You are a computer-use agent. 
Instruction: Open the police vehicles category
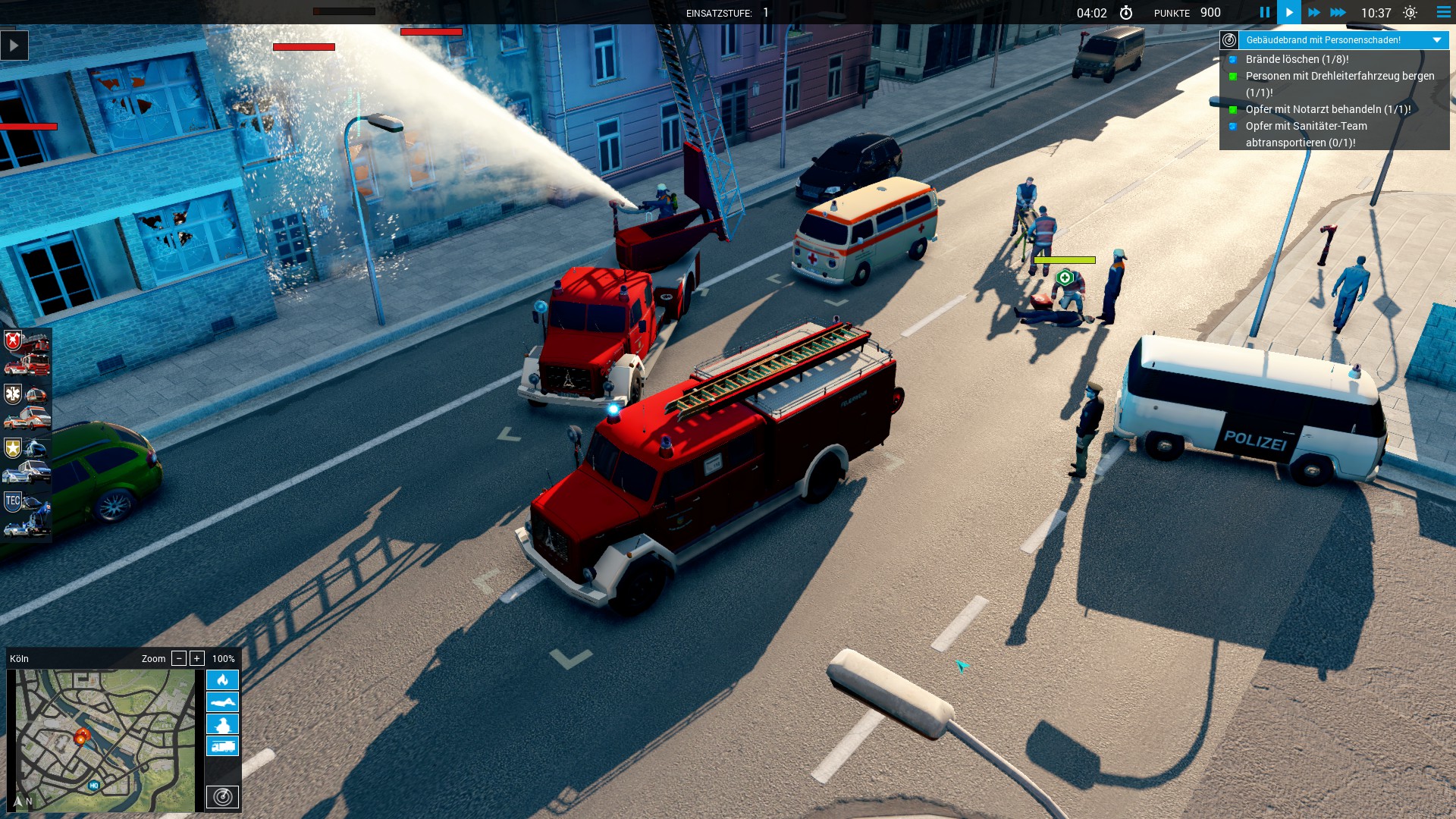point(14,447)
